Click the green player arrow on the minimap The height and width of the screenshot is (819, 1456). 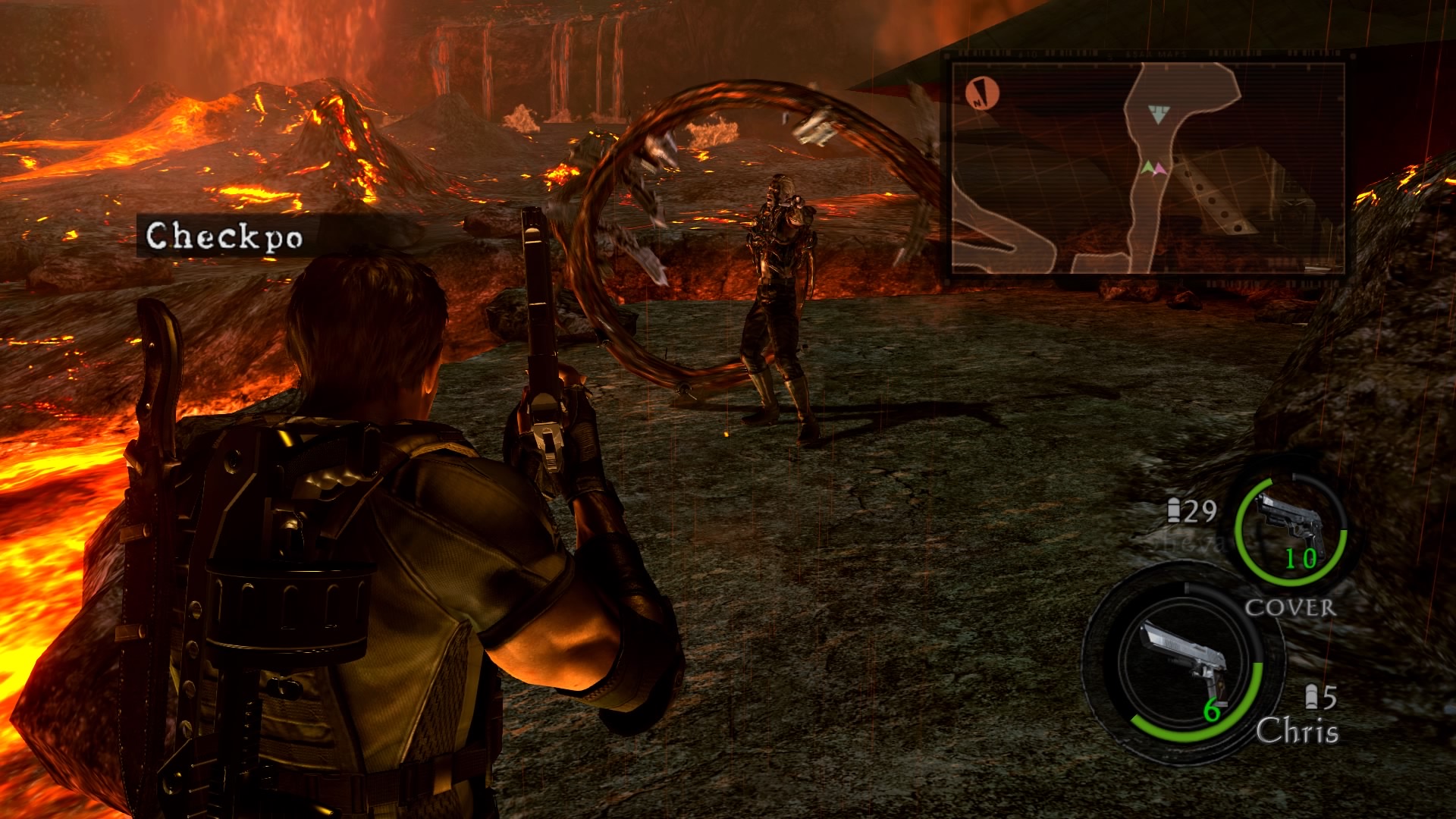tap(1149, 168)
